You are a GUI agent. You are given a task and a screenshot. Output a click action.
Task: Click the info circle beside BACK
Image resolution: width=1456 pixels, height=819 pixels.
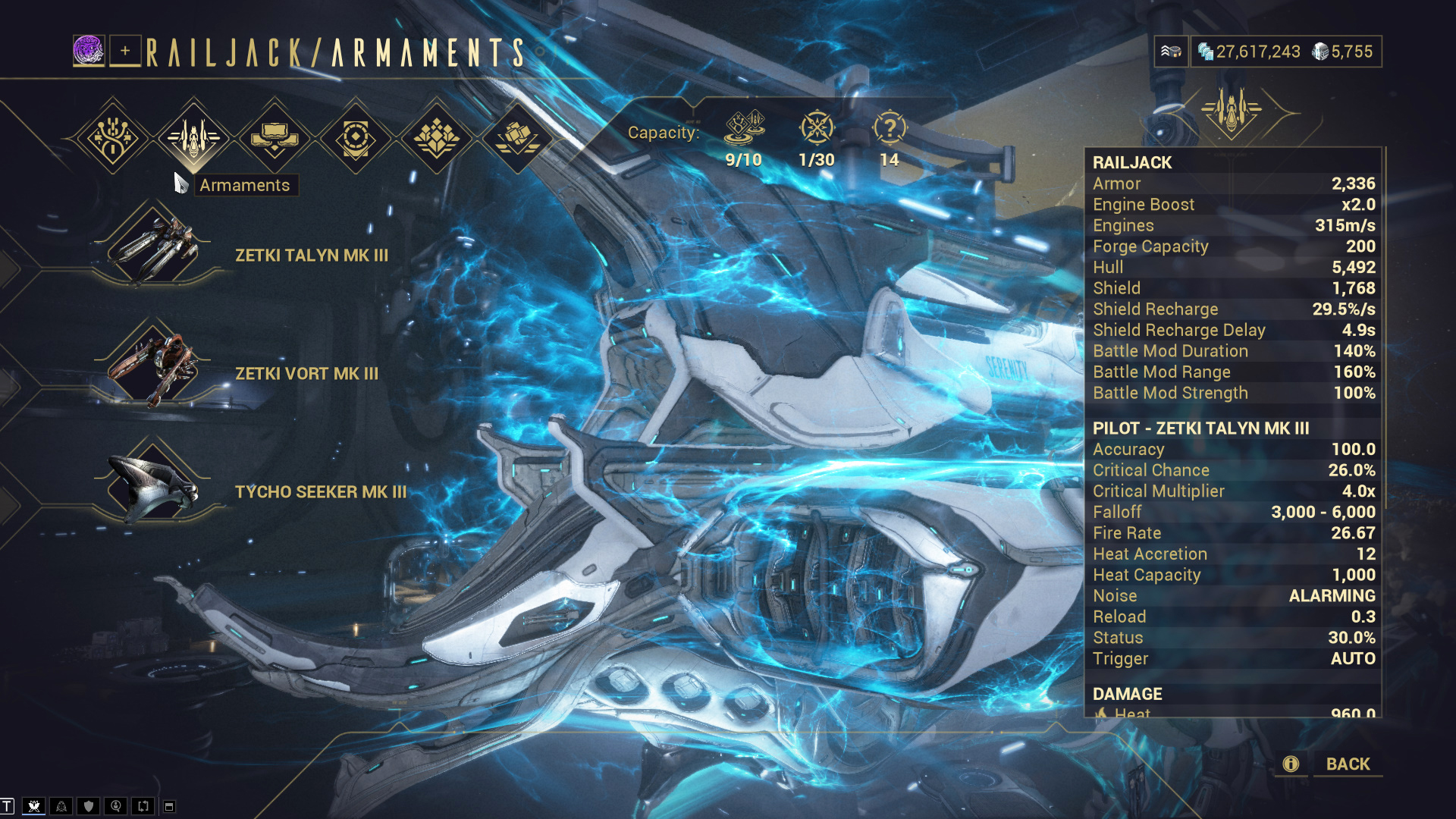coord(1289,764)
